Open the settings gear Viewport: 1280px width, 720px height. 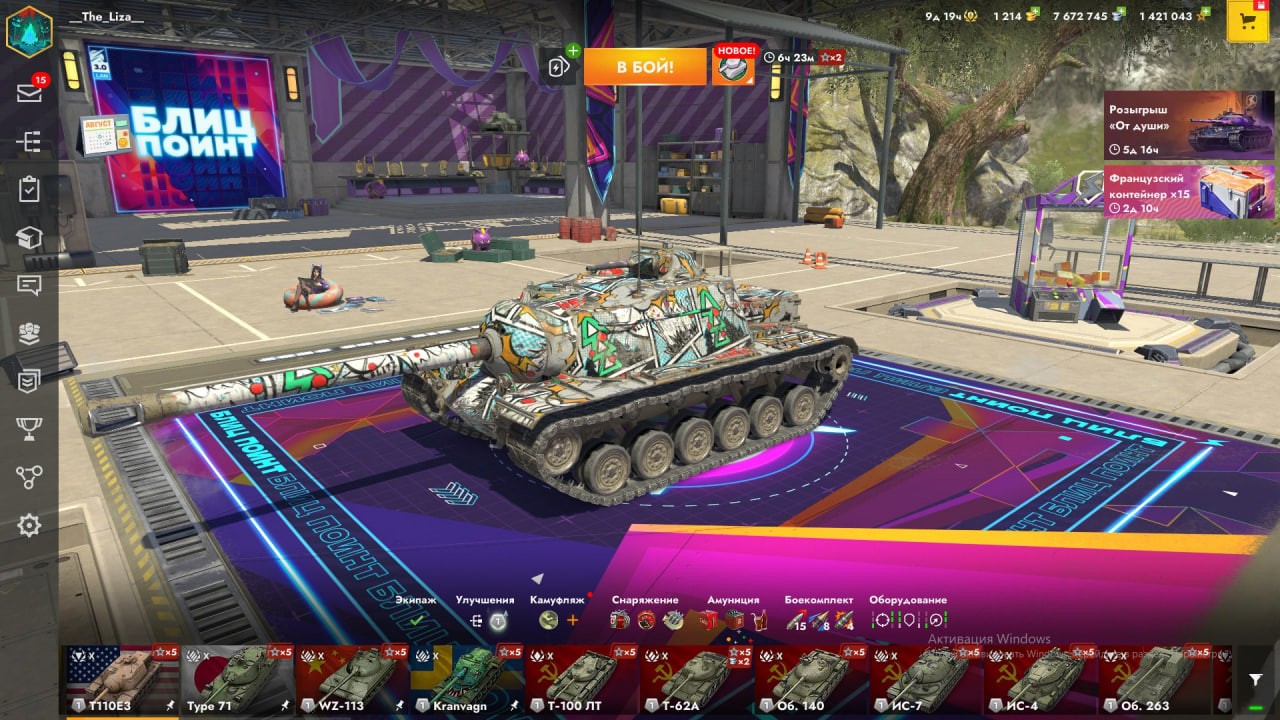(29, 525)
